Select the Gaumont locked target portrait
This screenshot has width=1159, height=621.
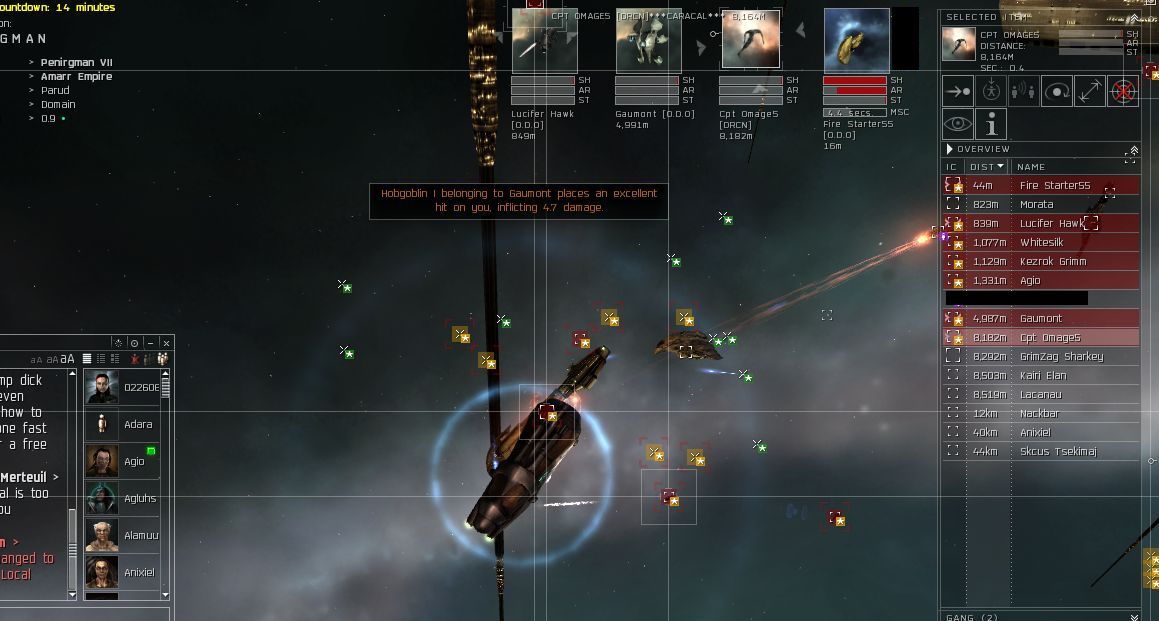pyautogui.click(x=647, y=42)
